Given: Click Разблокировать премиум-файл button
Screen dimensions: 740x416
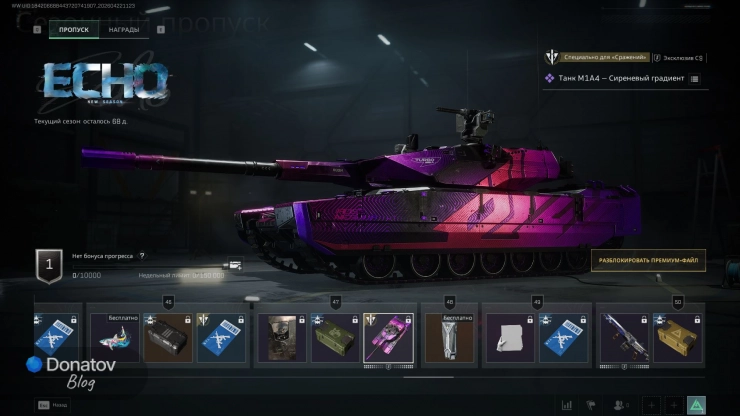Looking at the screenshot, I should [x=648, y=260].
